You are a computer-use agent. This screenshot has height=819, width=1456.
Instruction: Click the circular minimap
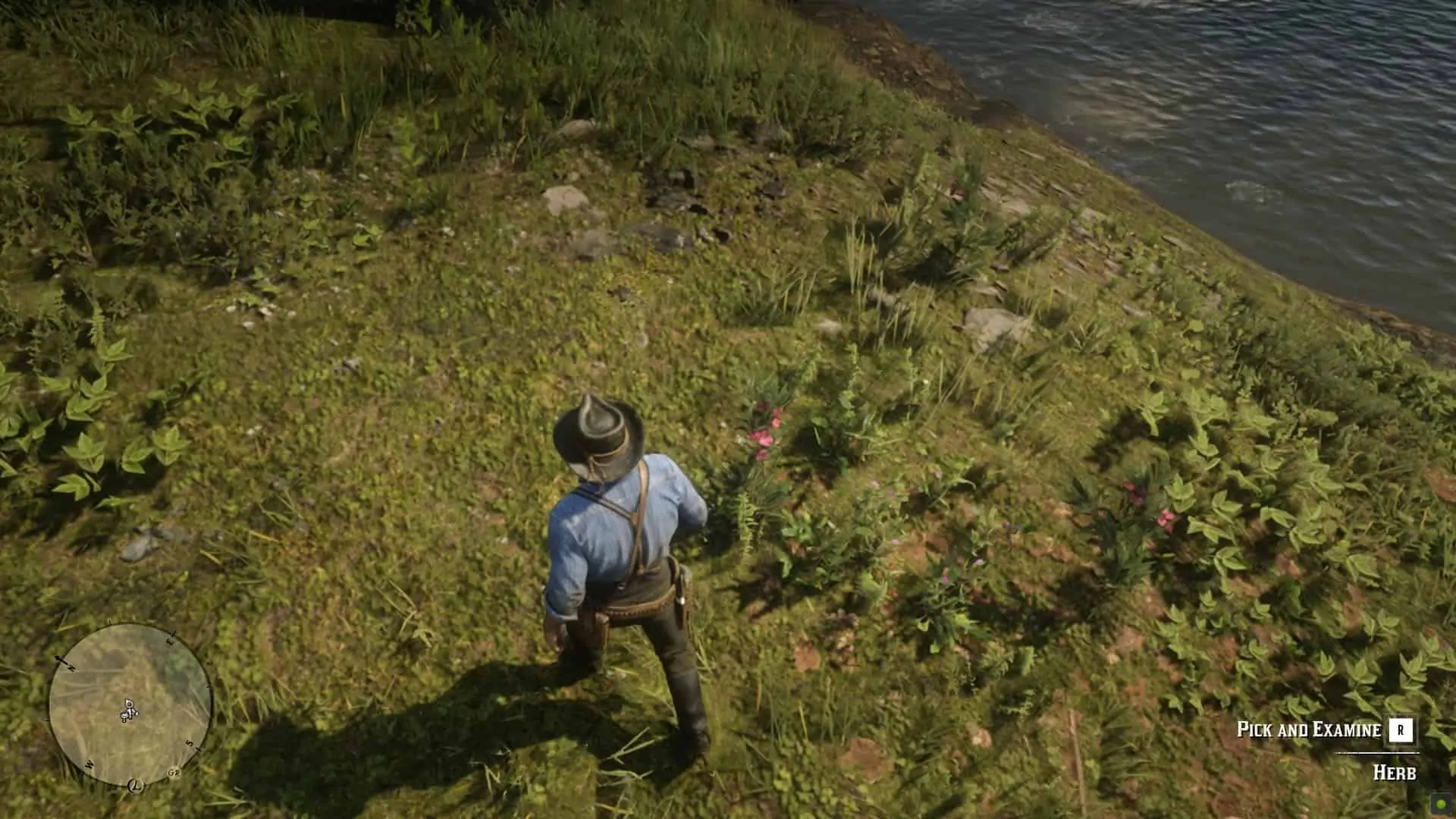click(x=130, y=705)
